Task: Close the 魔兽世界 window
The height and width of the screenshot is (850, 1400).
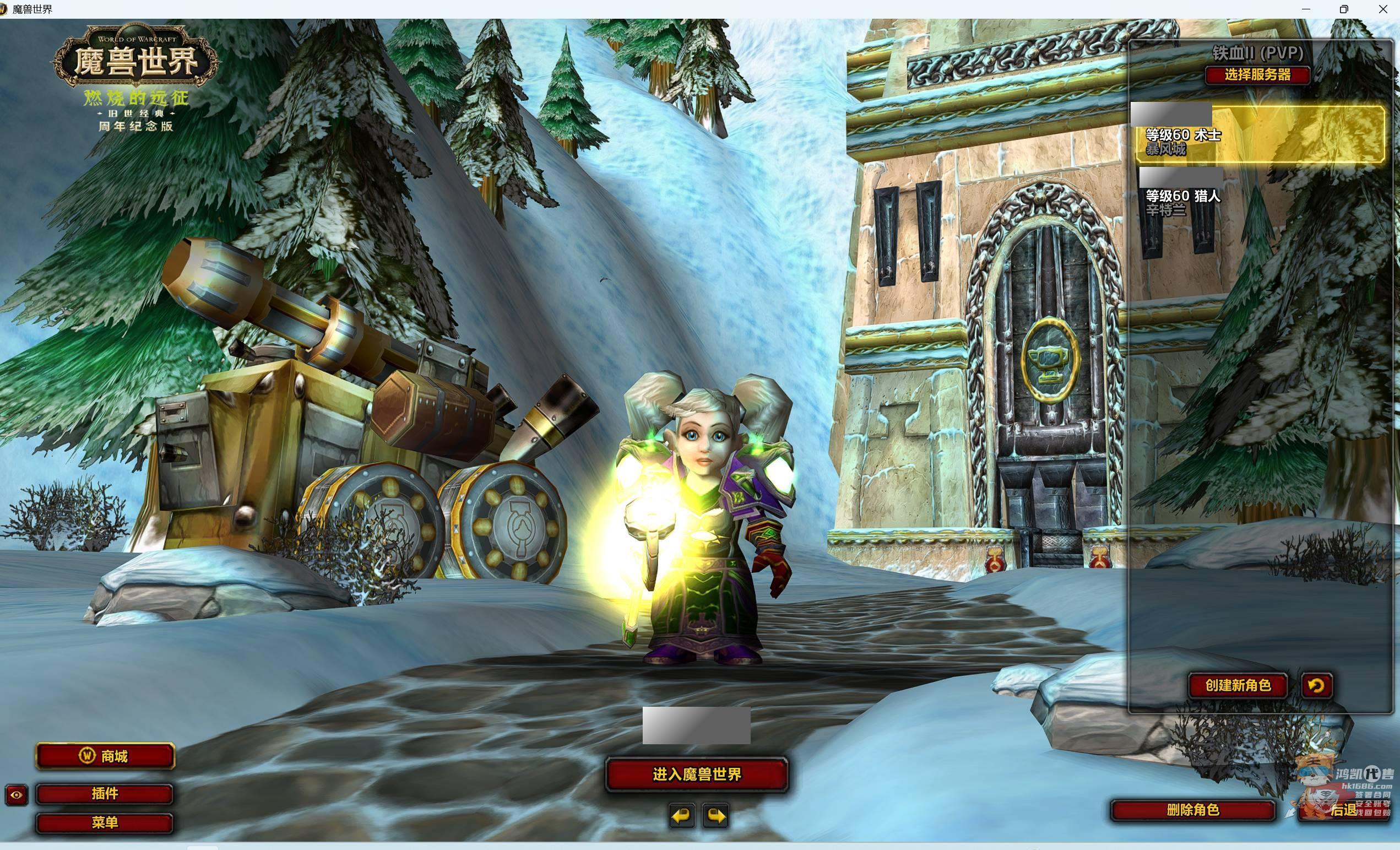Action: (x=1383, y=9)
